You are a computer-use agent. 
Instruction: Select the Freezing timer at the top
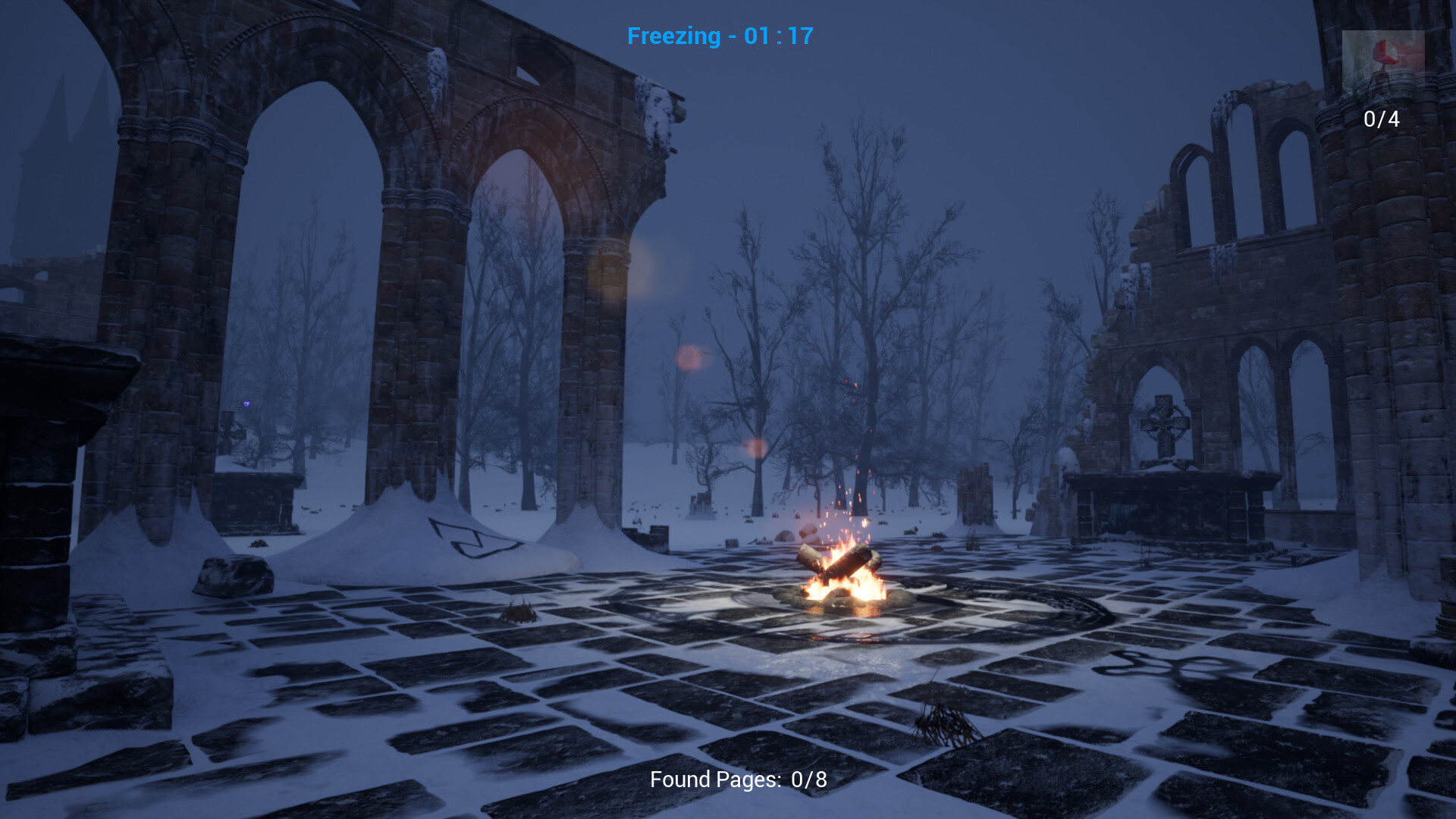(719, 36)
